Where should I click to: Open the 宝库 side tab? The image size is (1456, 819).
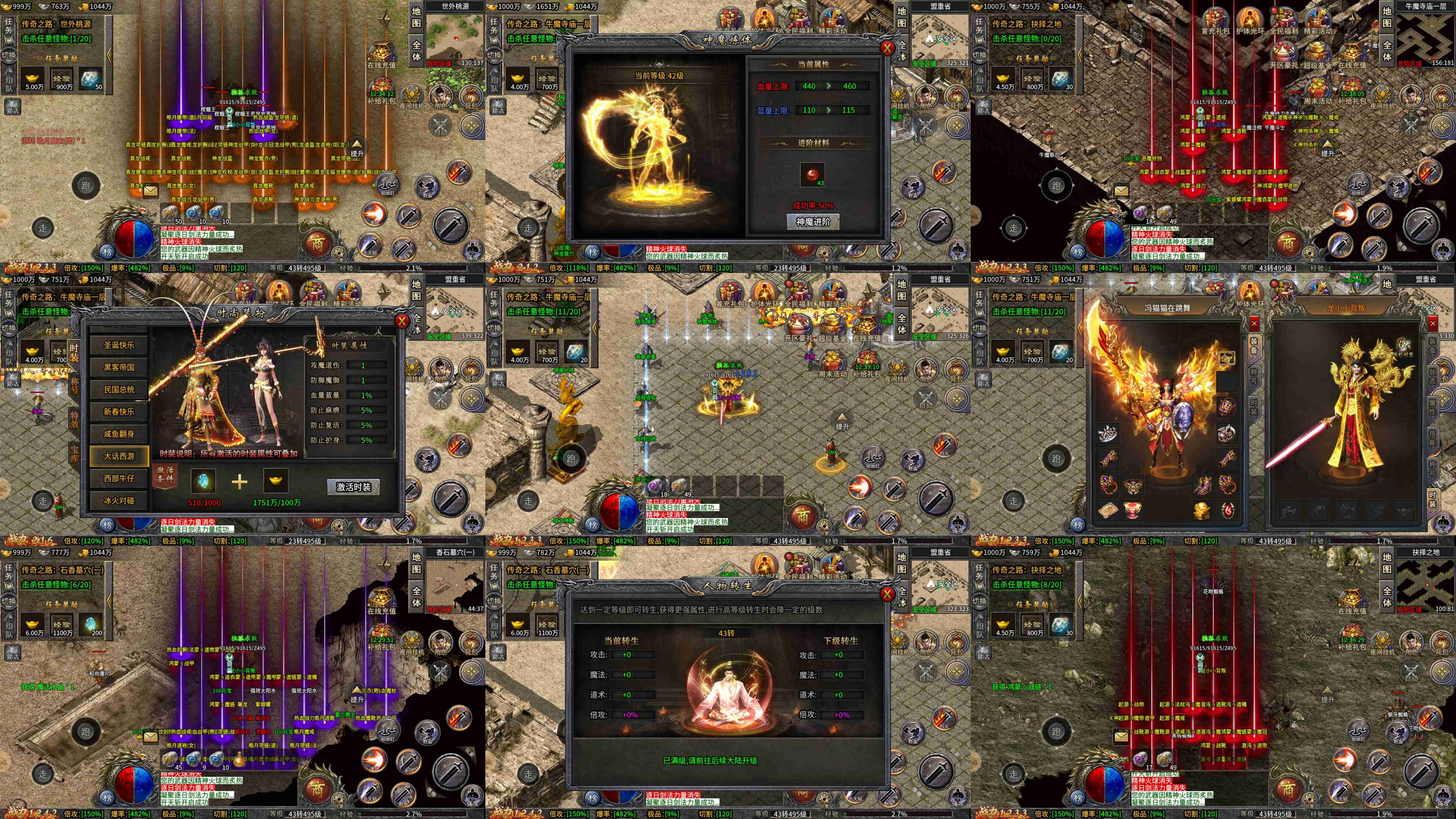click(x=75, y=453)
